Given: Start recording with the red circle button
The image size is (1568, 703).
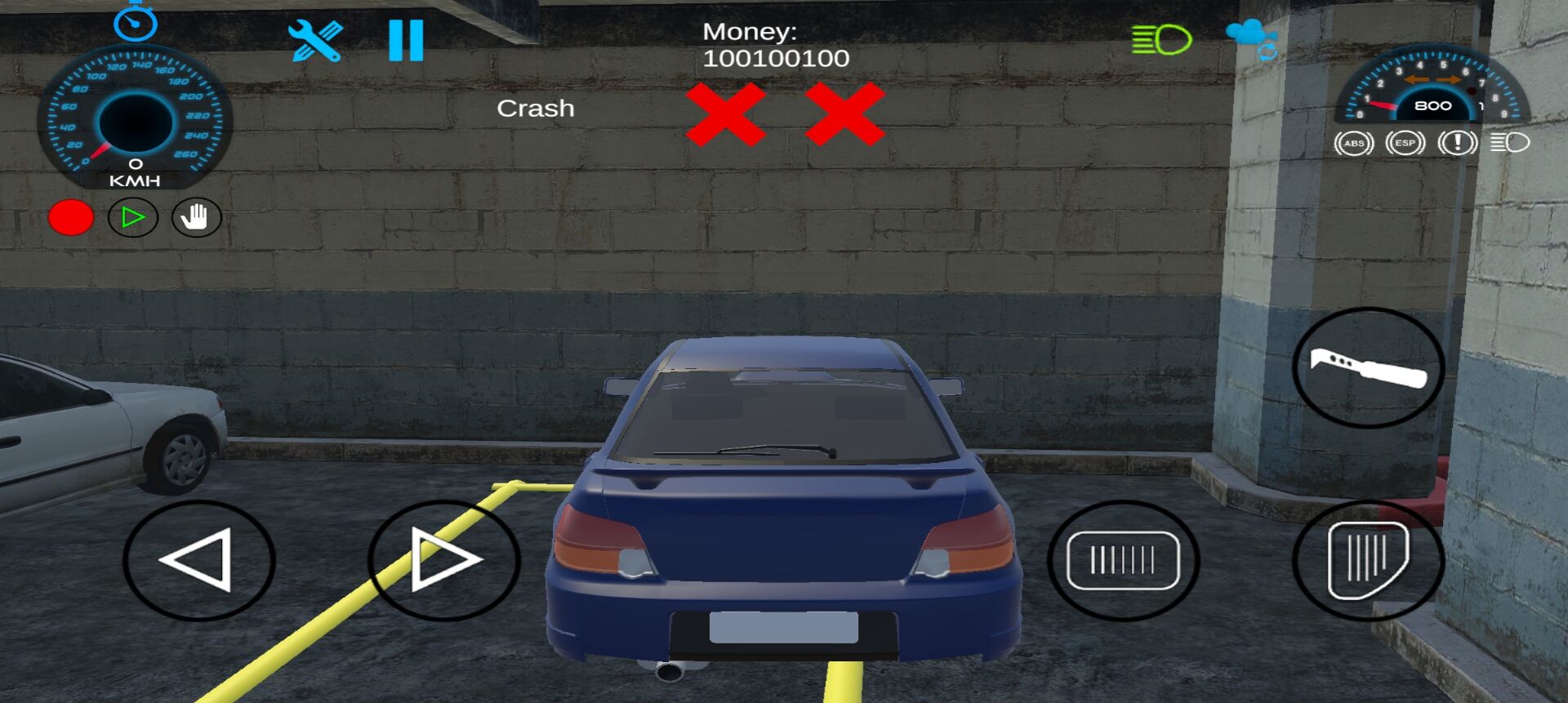Looking at the screenshot, I should [x=71, y=218].
